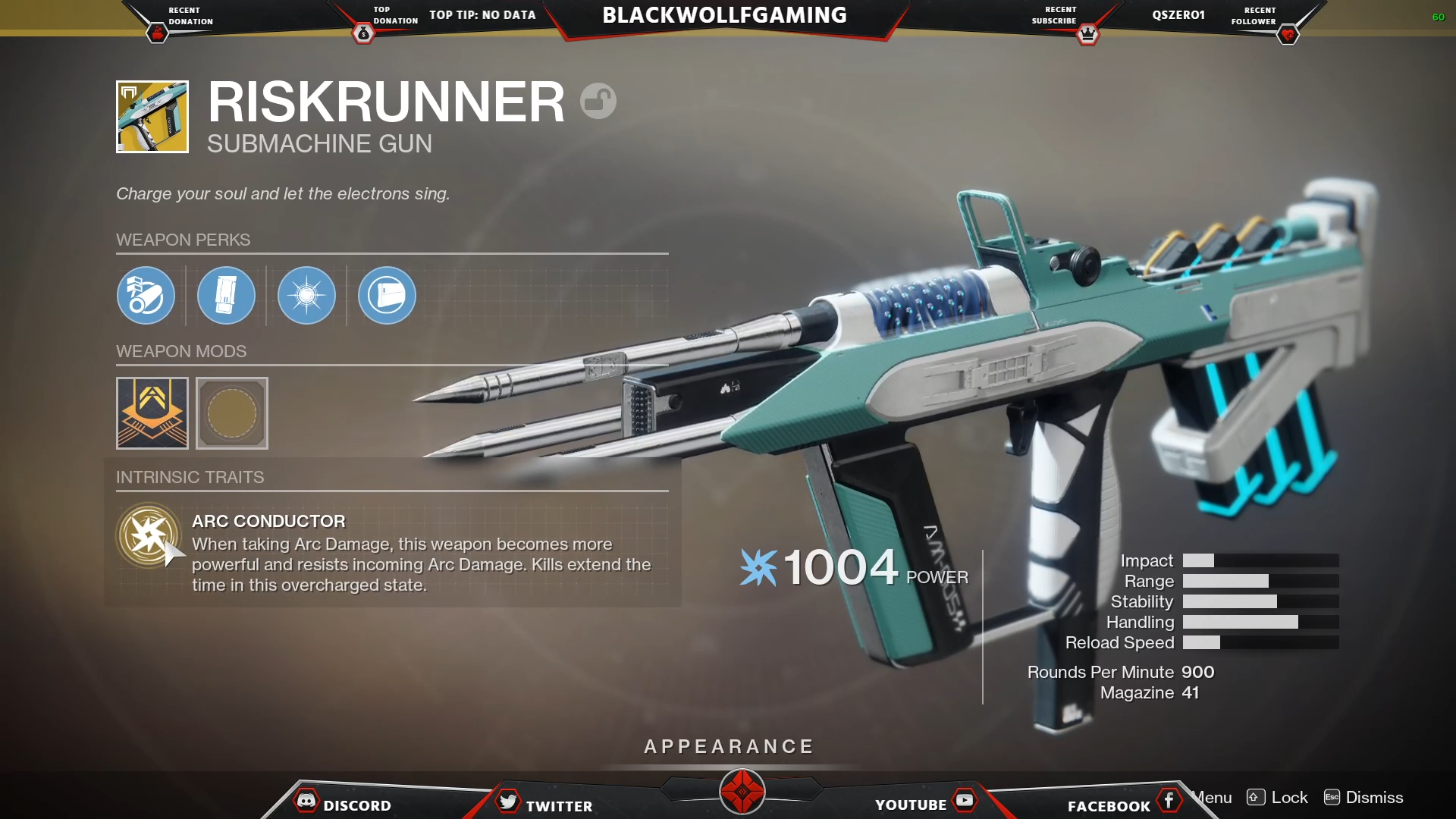Inspect the Arc Conductor intrinsic trait icon

(149, 535)
